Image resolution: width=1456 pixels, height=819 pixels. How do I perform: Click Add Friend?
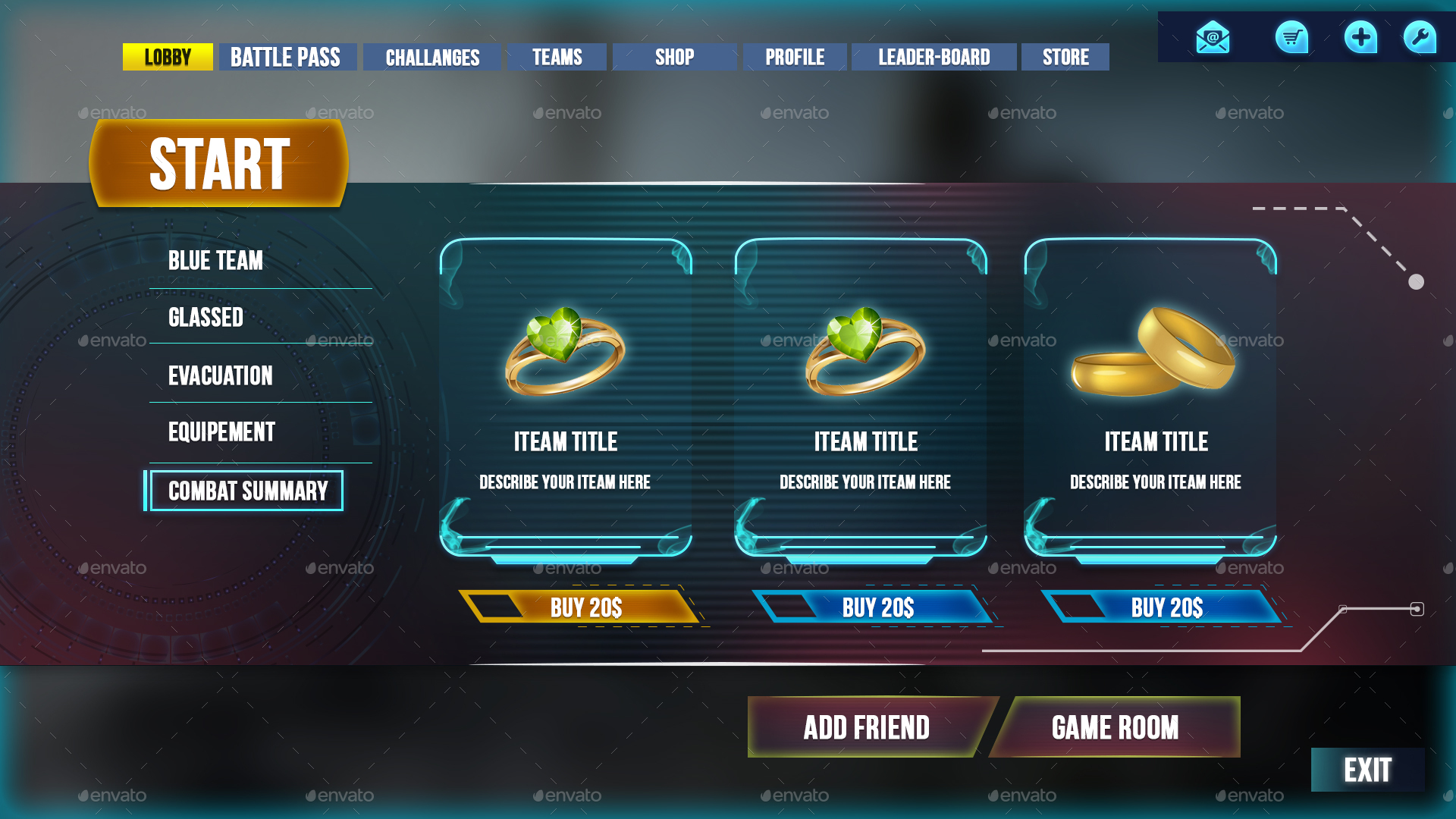point(867,727)
